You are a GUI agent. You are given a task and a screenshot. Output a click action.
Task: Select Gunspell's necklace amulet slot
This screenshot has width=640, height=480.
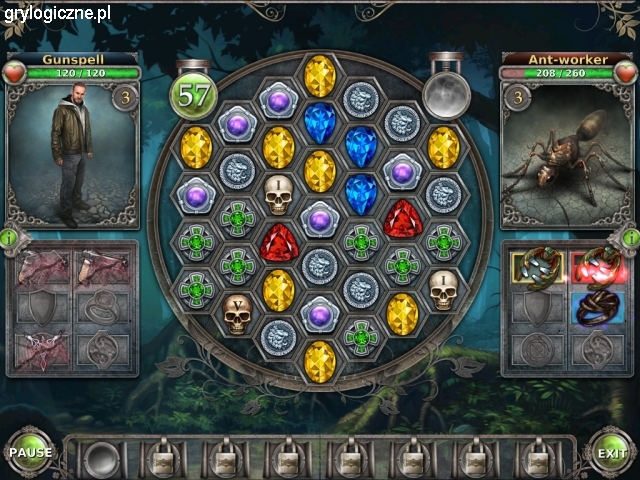pyautogui.click(x=43, y=344)
